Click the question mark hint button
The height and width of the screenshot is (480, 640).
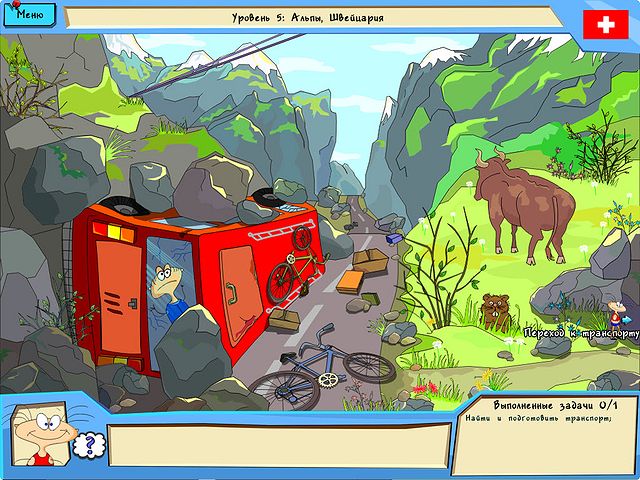(x=86, y=445)
